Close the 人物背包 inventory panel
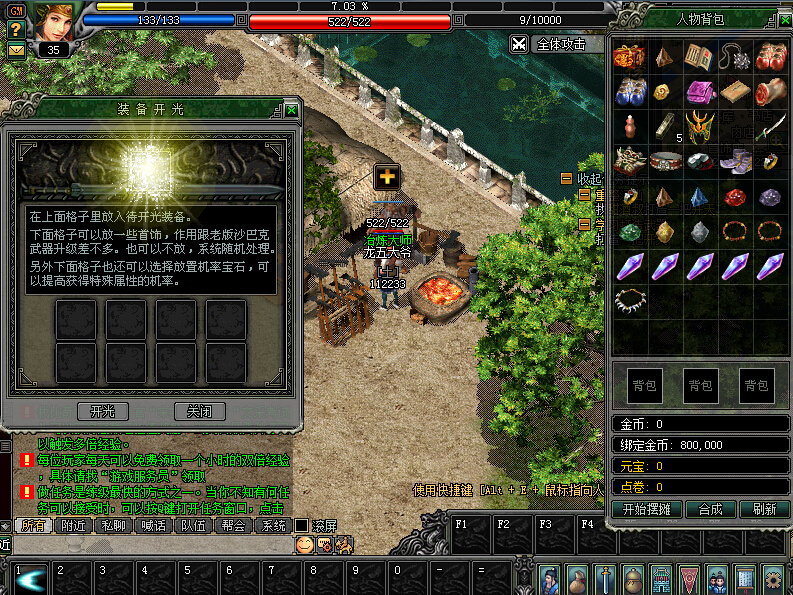This screenshot has height=595, width=793. click(x=785, y=18)
